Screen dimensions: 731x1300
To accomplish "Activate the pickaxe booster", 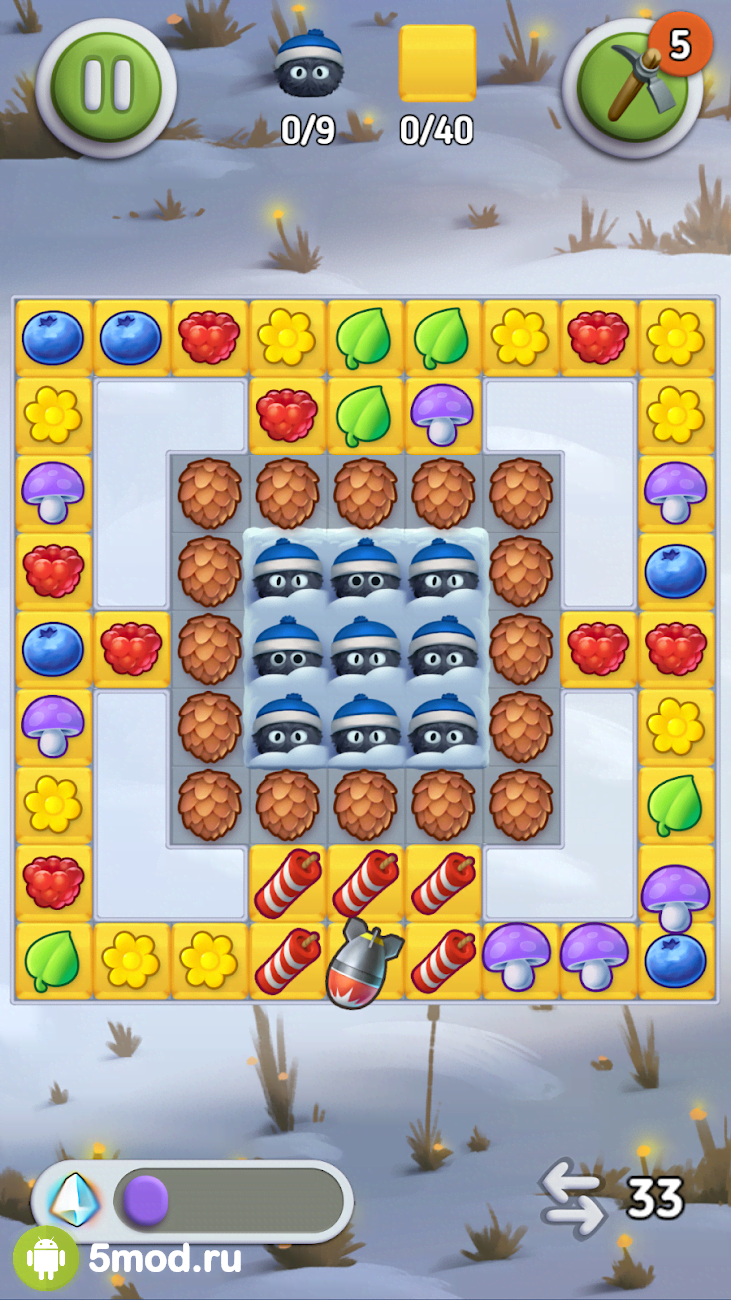I will 631,87.
